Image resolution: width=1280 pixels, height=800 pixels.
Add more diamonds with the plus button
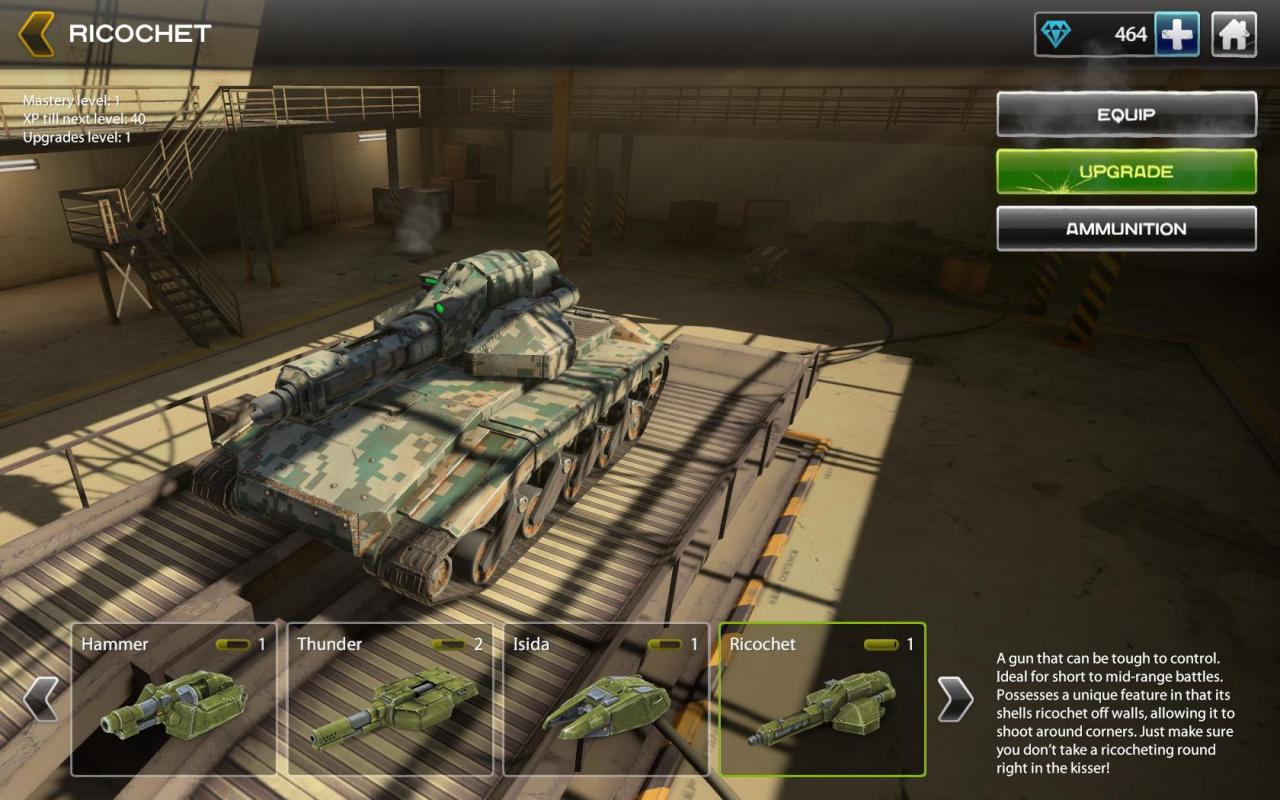(1177, 35)
